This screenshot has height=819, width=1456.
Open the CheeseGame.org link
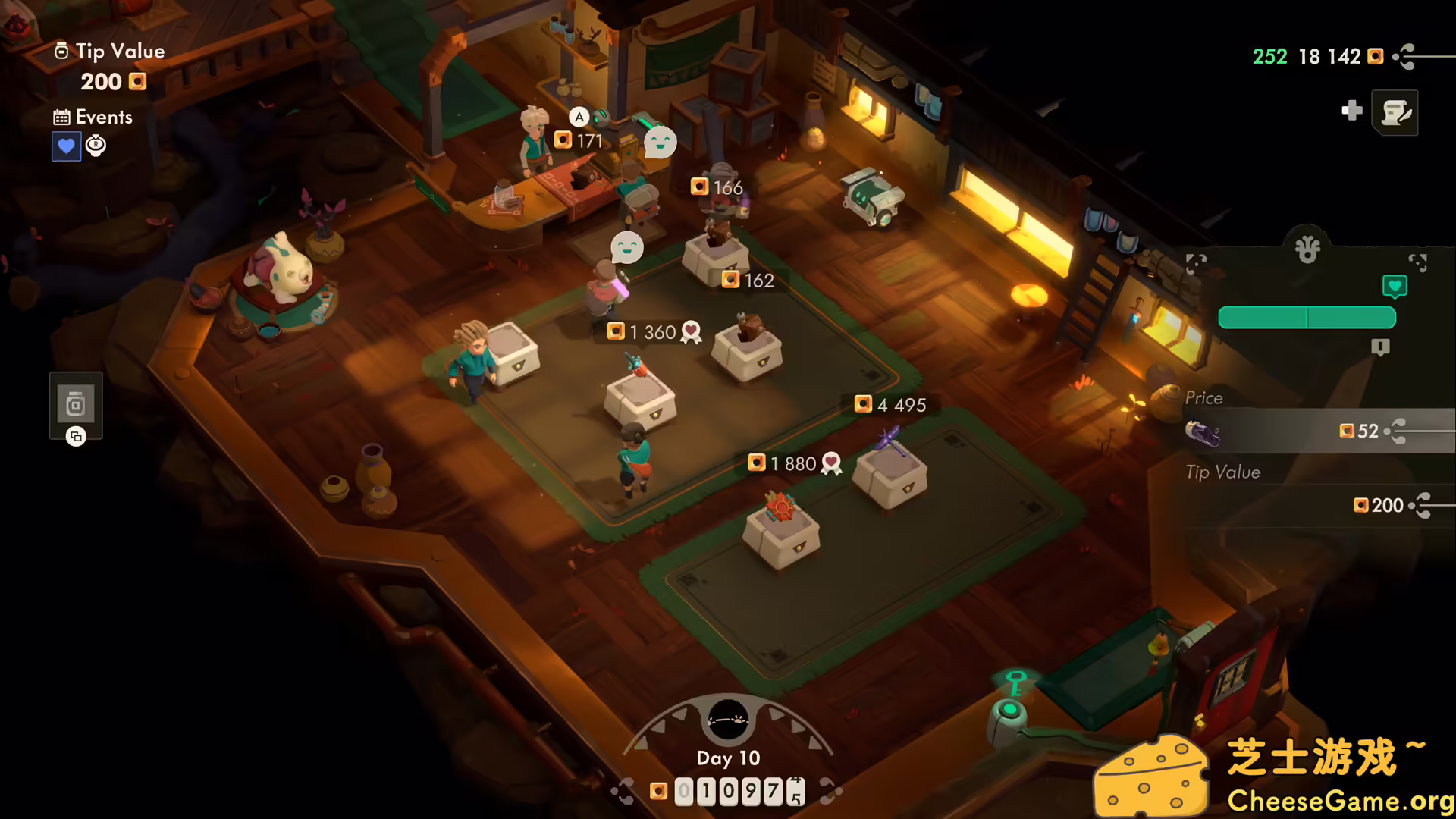(1340, 799)
